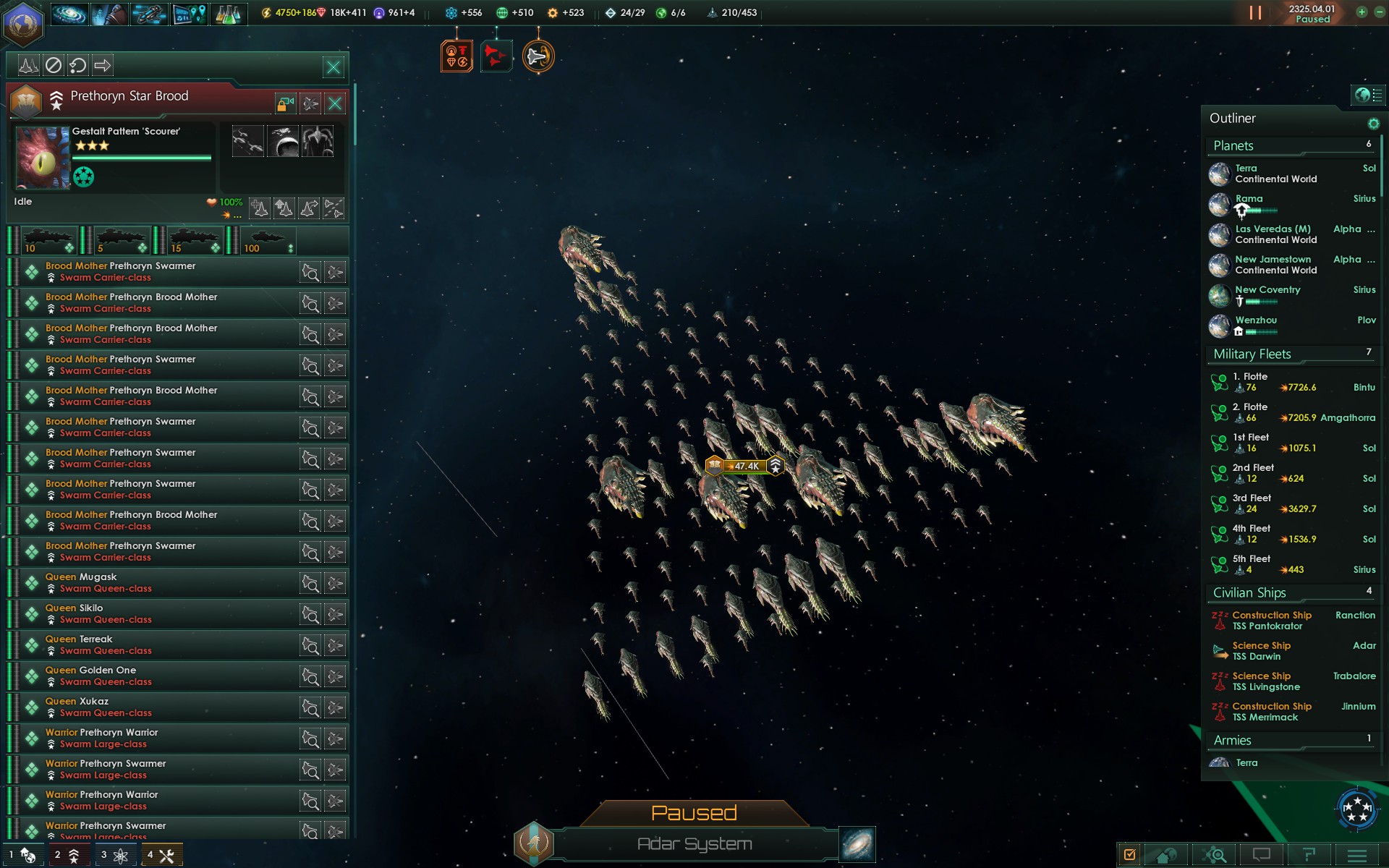Open the main menu hamburger button

coord(1357,855)
